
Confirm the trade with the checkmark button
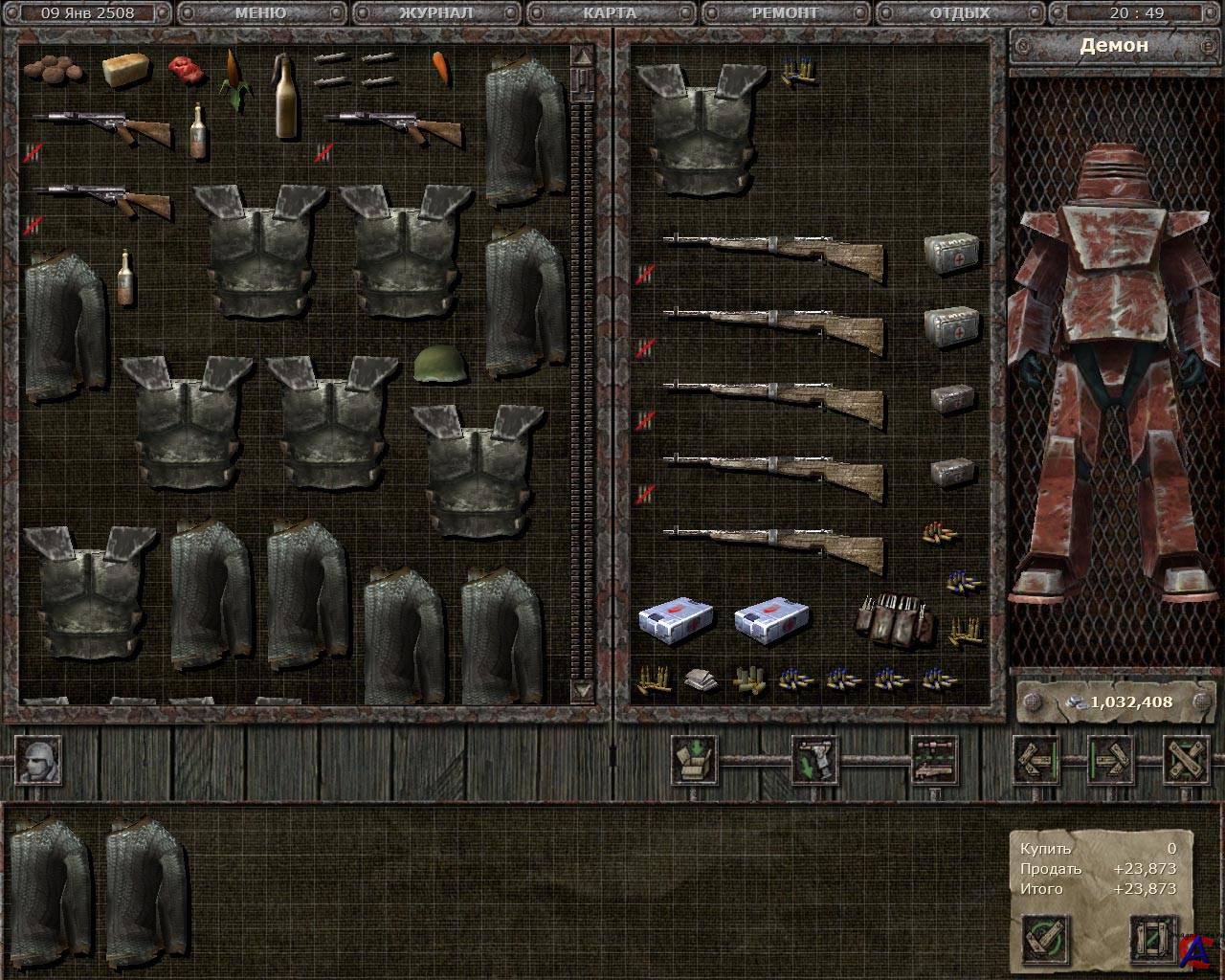1045,940
